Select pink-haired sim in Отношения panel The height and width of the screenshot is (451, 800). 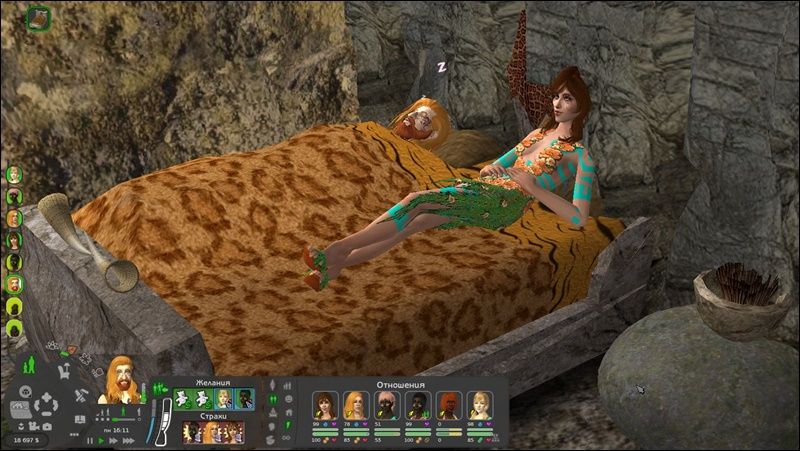[387, 405]
